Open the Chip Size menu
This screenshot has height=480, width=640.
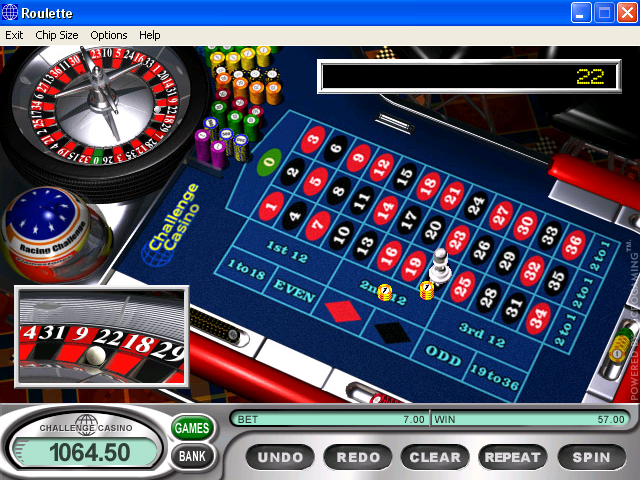coord(56,35)
